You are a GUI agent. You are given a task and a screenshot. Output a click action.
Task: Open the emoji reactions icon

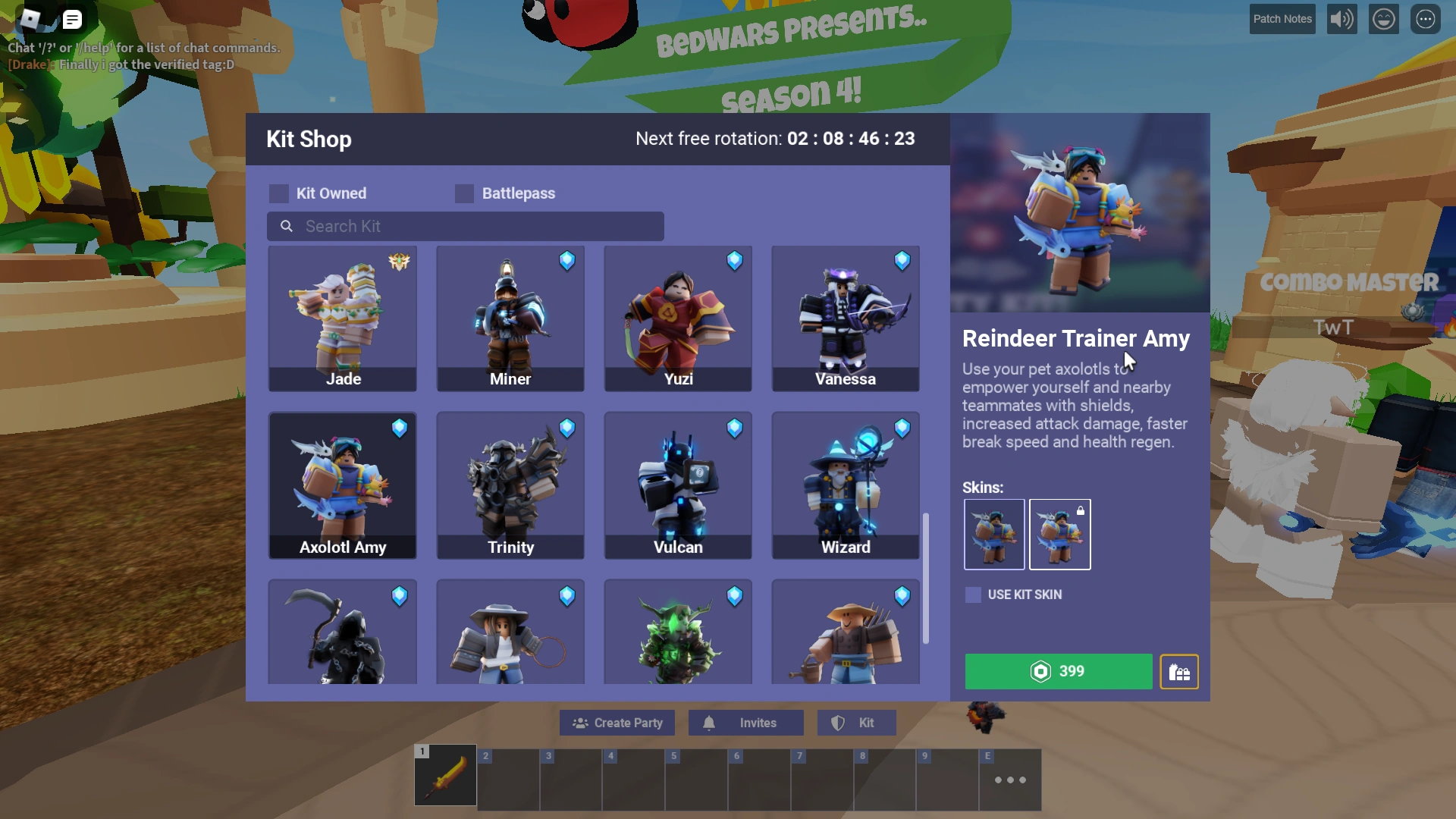1383,19
